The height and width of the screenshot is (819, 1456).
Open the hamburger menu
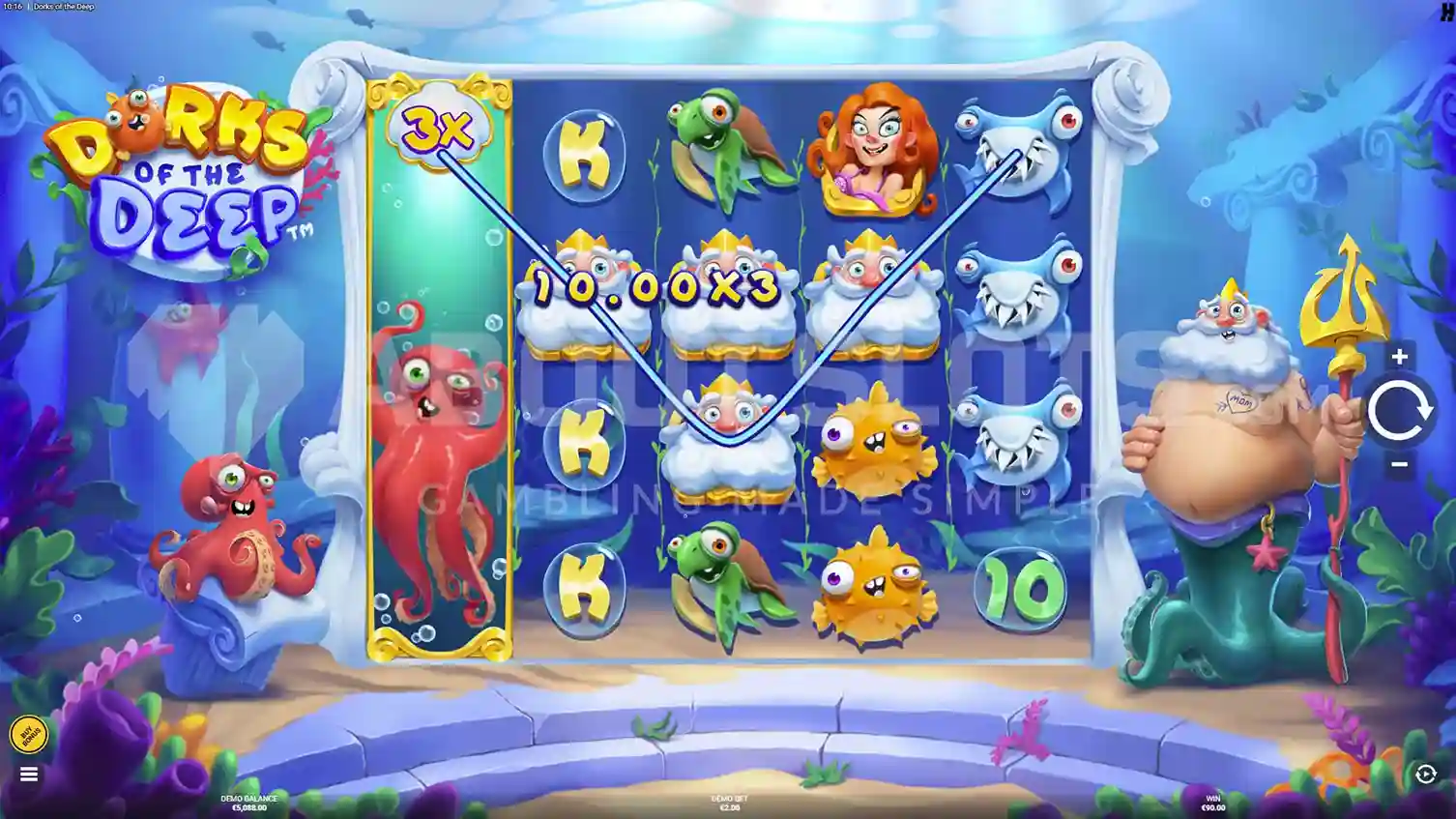[28, 775]
